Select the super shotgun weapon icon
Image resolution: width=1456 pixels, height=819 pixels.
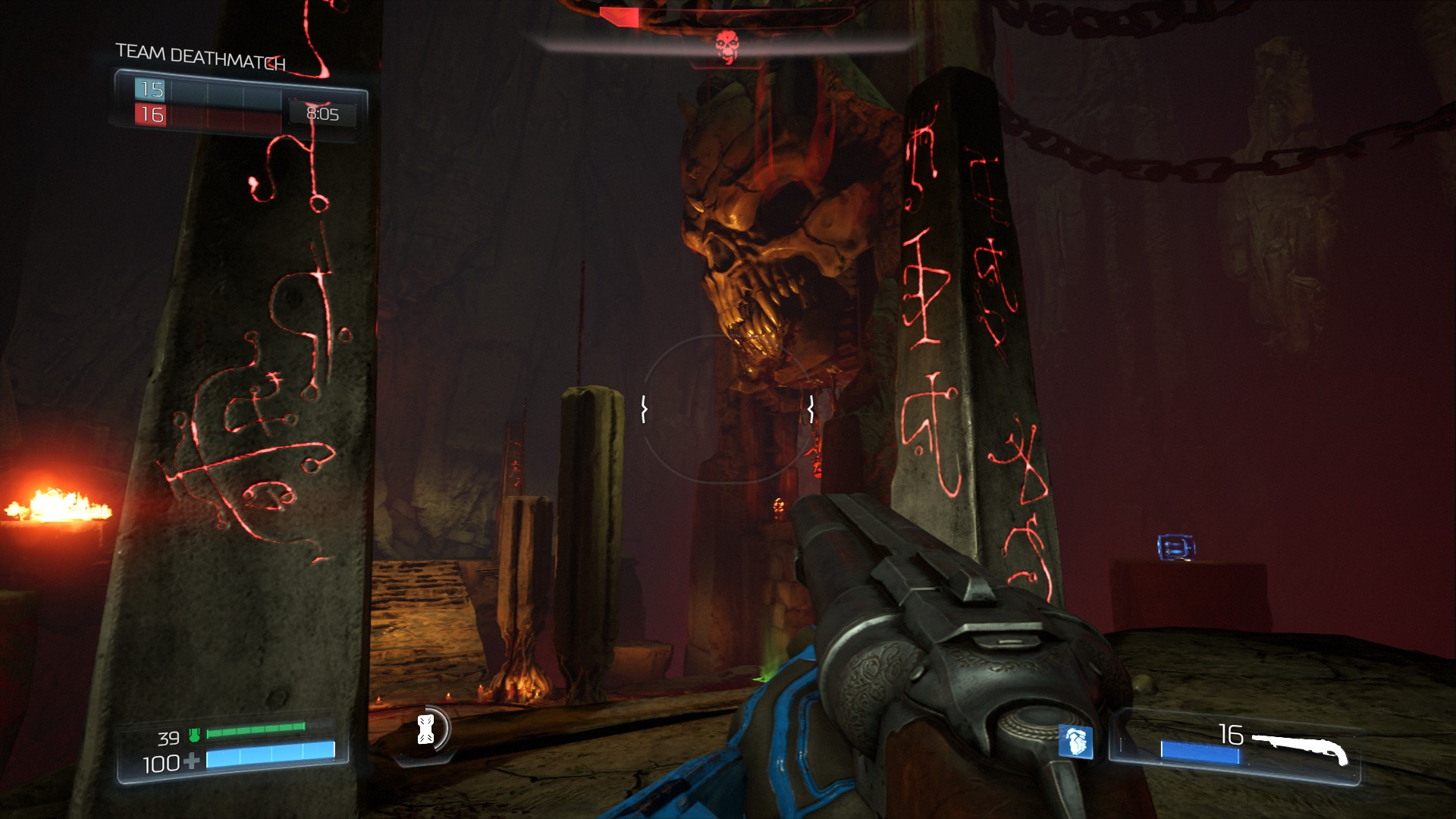tap(1300, 746)
